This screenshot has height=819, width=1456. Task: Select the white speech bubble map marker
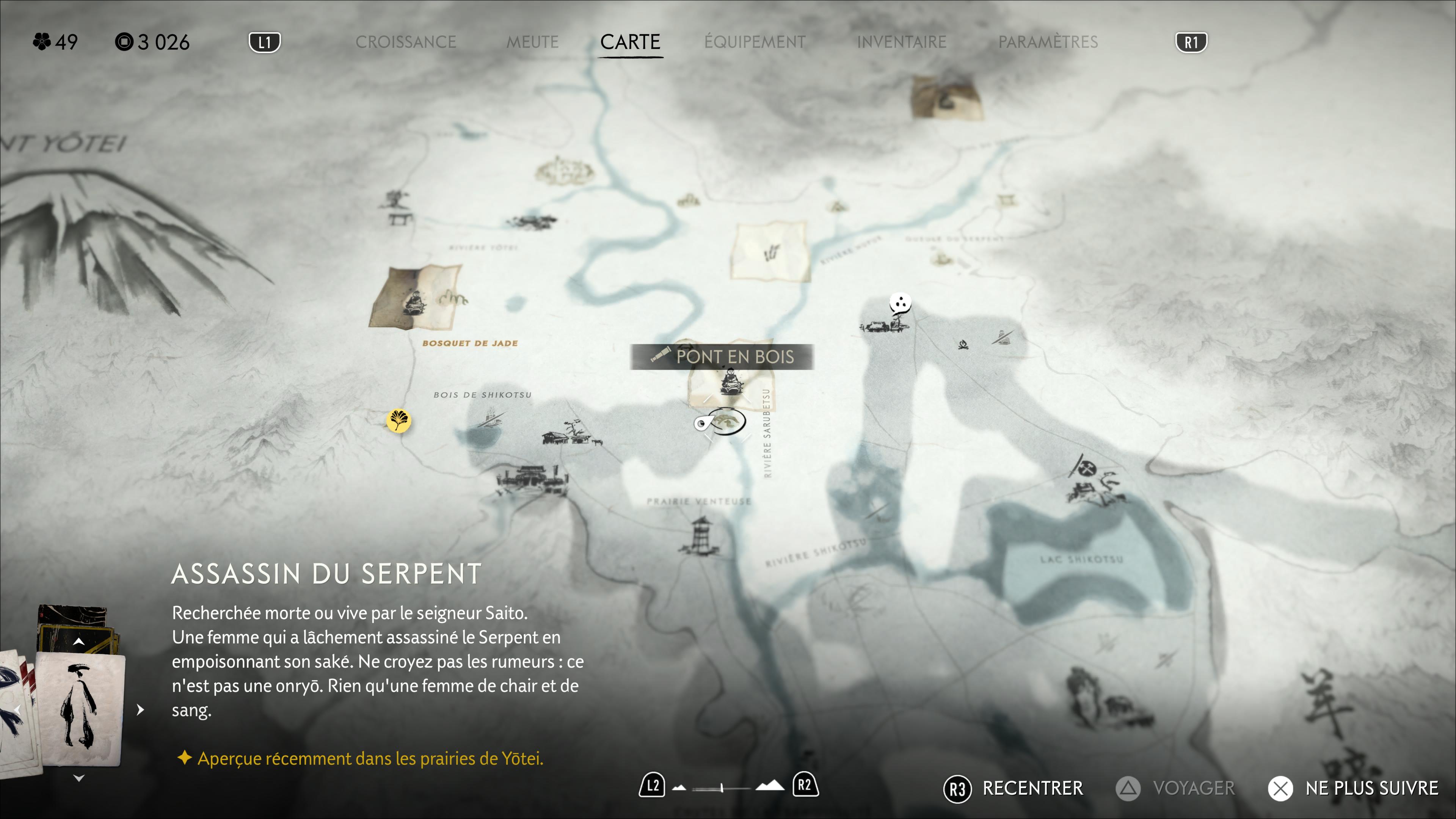(x=900, y=303)
